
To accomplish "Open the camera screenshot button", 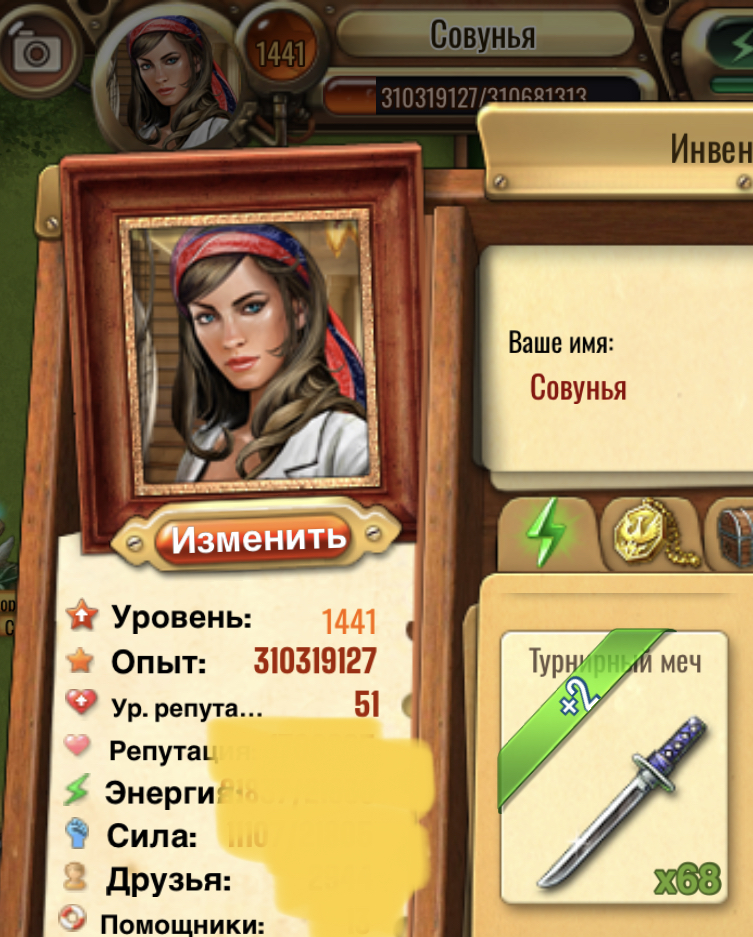I will coord(40,52).
